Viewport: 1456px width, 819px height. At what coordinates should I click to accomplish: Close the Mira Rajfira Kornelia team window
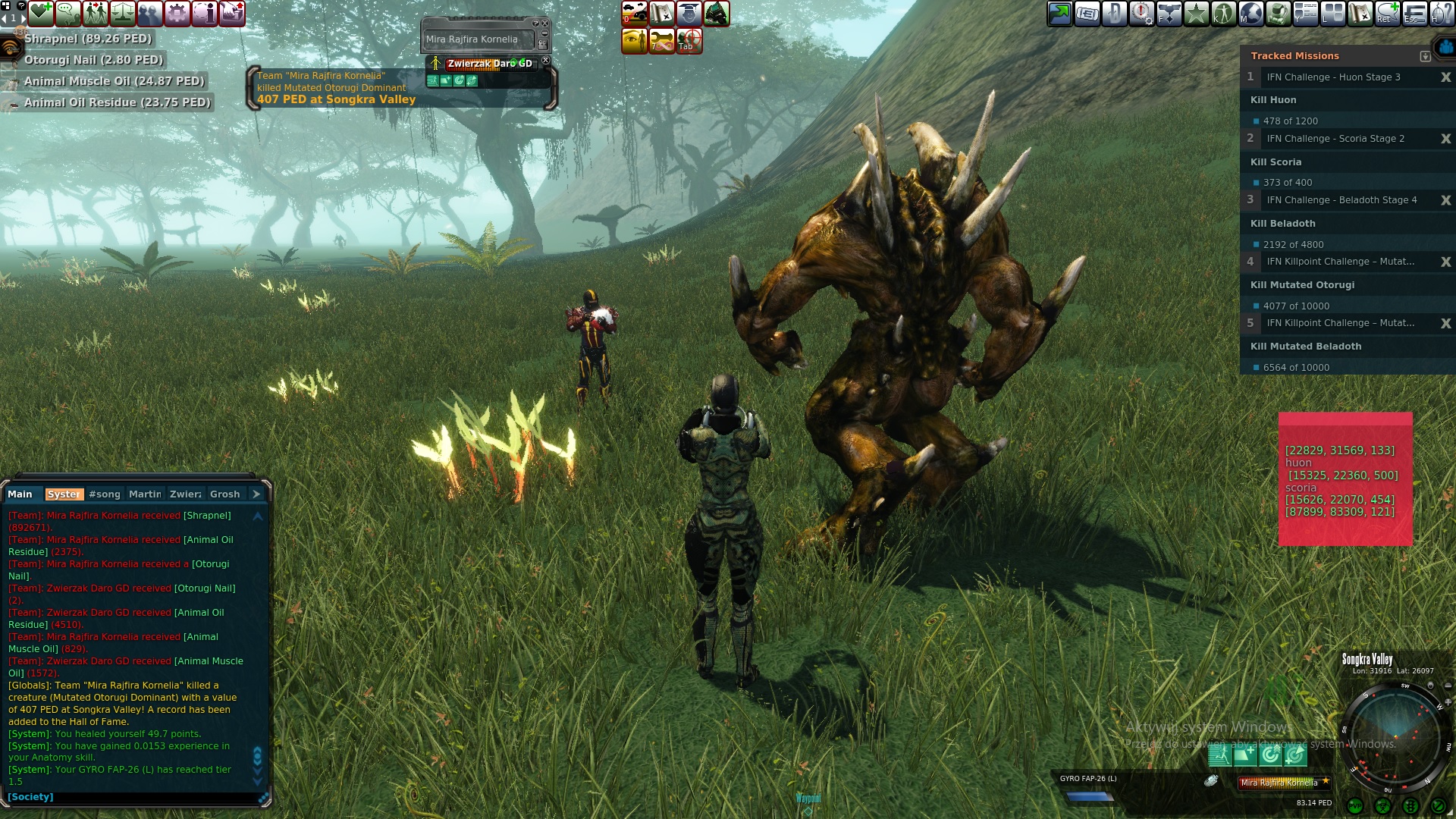544,24
